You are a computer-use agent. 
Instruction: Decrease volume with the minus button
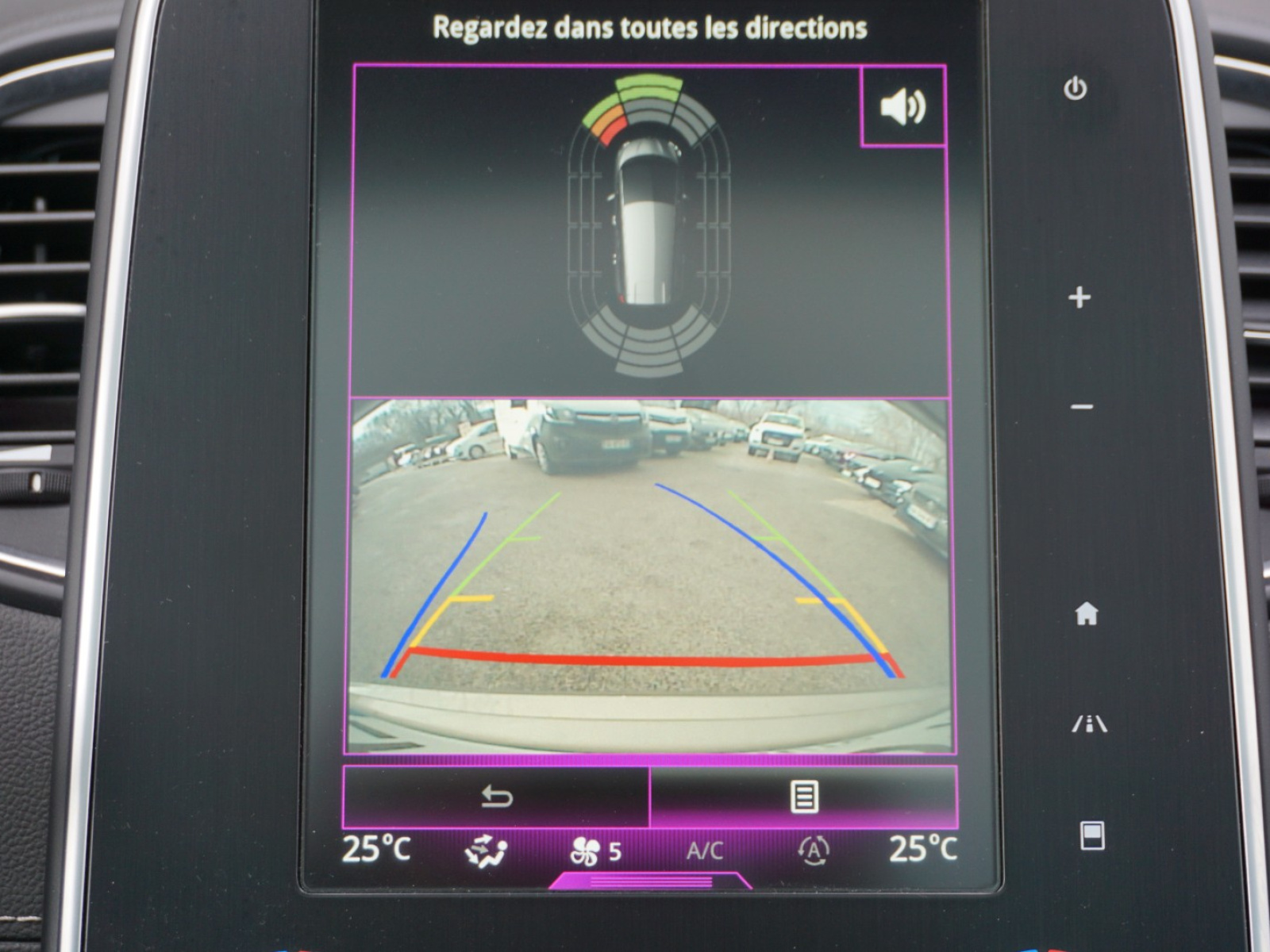[x=1081, y=408]
